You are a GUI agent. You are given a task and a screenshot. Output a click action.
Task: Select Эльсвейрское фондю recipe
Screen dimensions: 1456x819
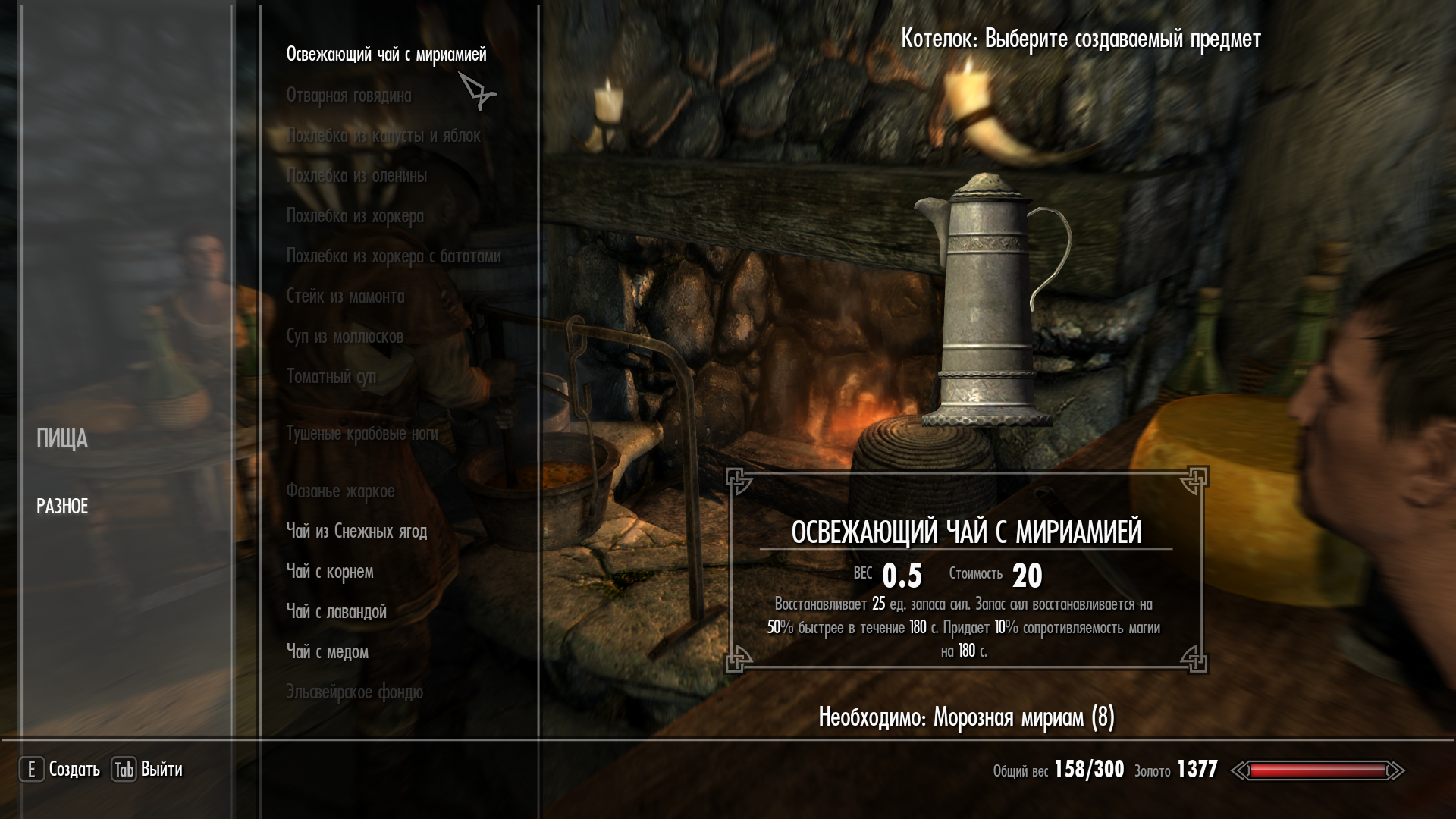(354, 692)
